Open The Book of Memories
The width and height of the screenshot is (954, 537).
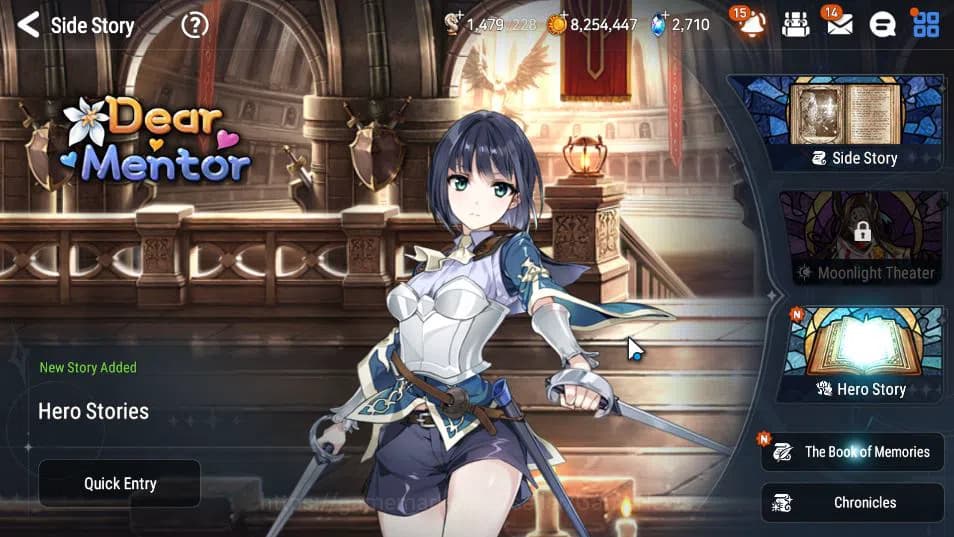854,452
